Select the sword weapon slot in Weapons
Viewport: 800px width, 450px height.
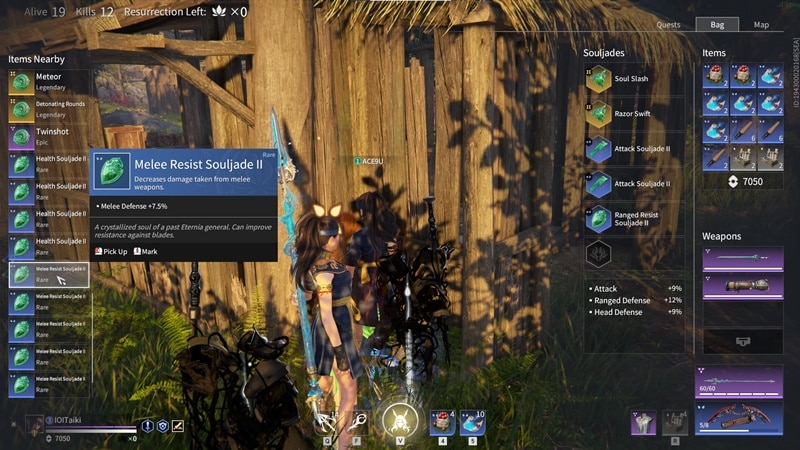[742, 260]
